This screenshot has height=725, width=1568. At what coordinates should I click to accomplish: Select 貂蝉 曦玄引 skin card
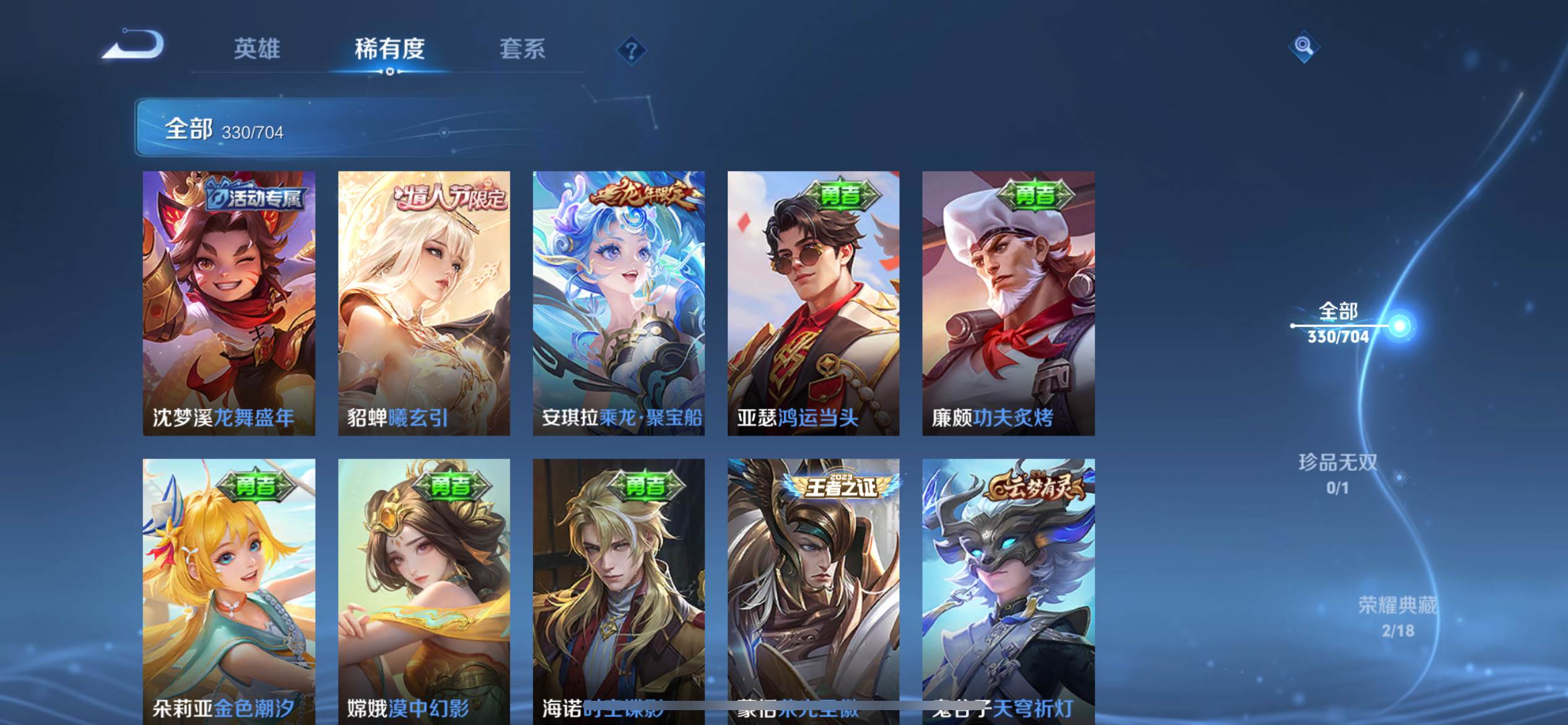[424, 303]
